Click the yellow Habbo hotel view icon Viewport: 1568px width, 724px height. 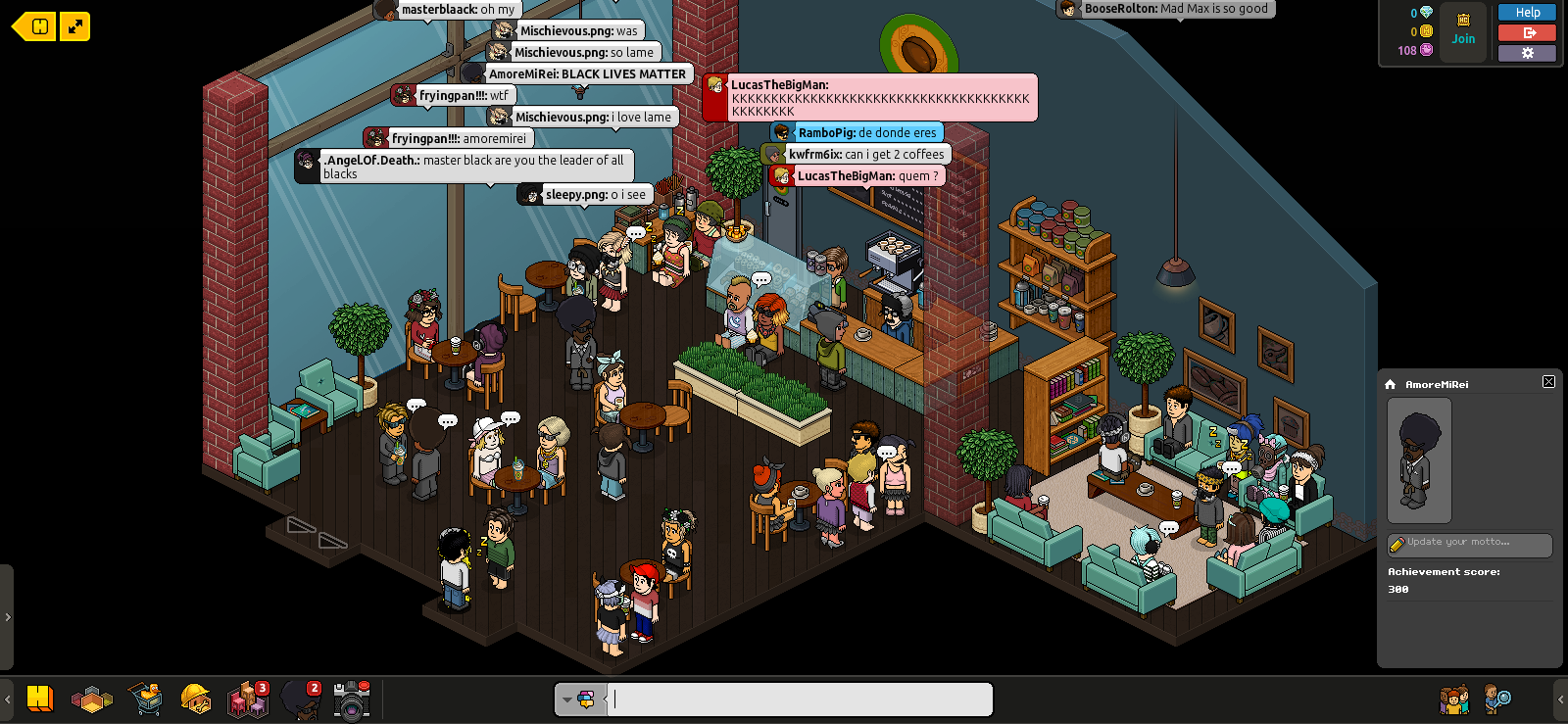click(40, 699)
